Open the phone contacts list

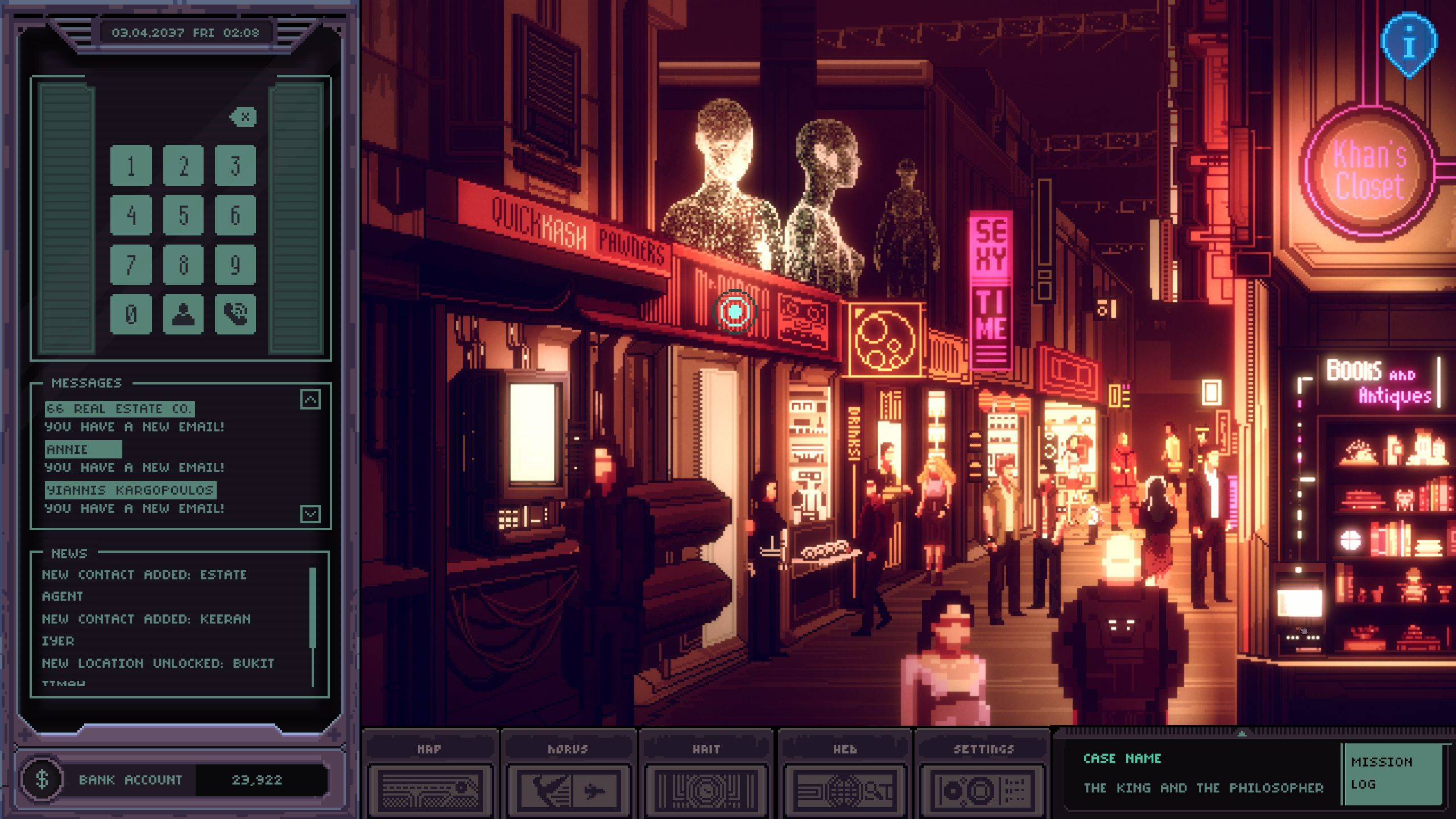(x=183, y=314)
